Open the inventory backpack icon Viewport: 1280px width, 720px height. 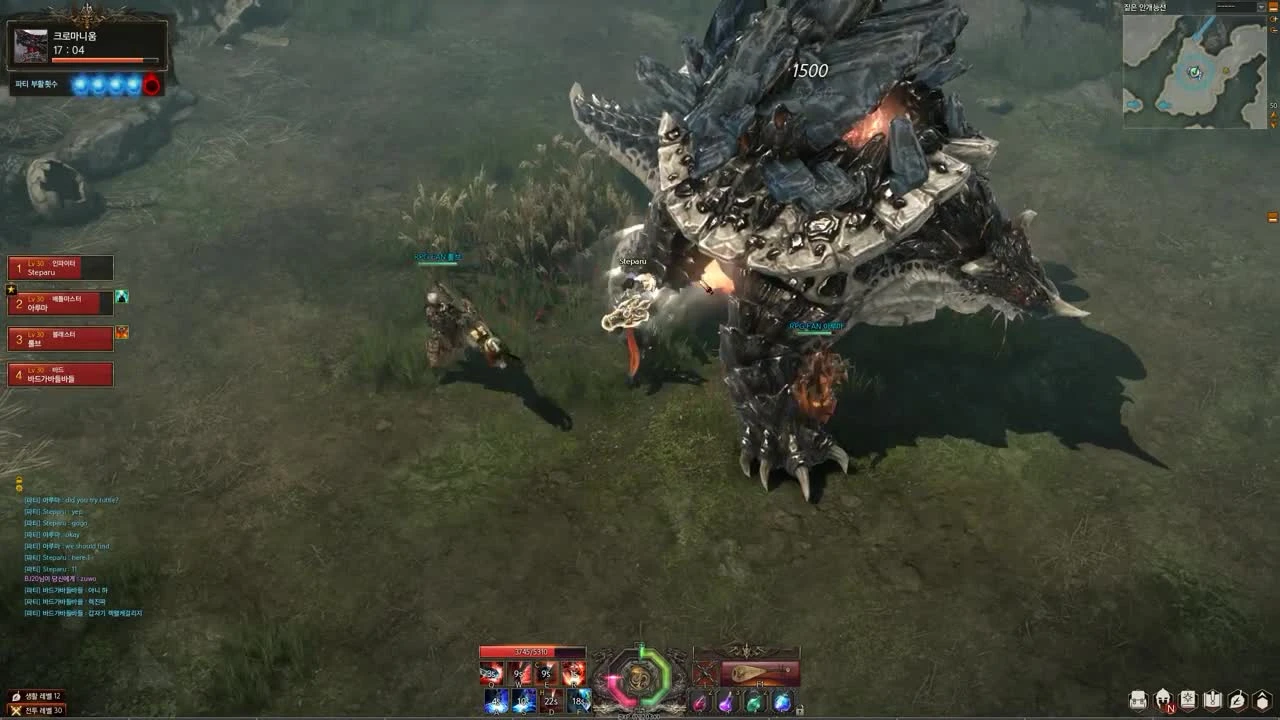1138,699
